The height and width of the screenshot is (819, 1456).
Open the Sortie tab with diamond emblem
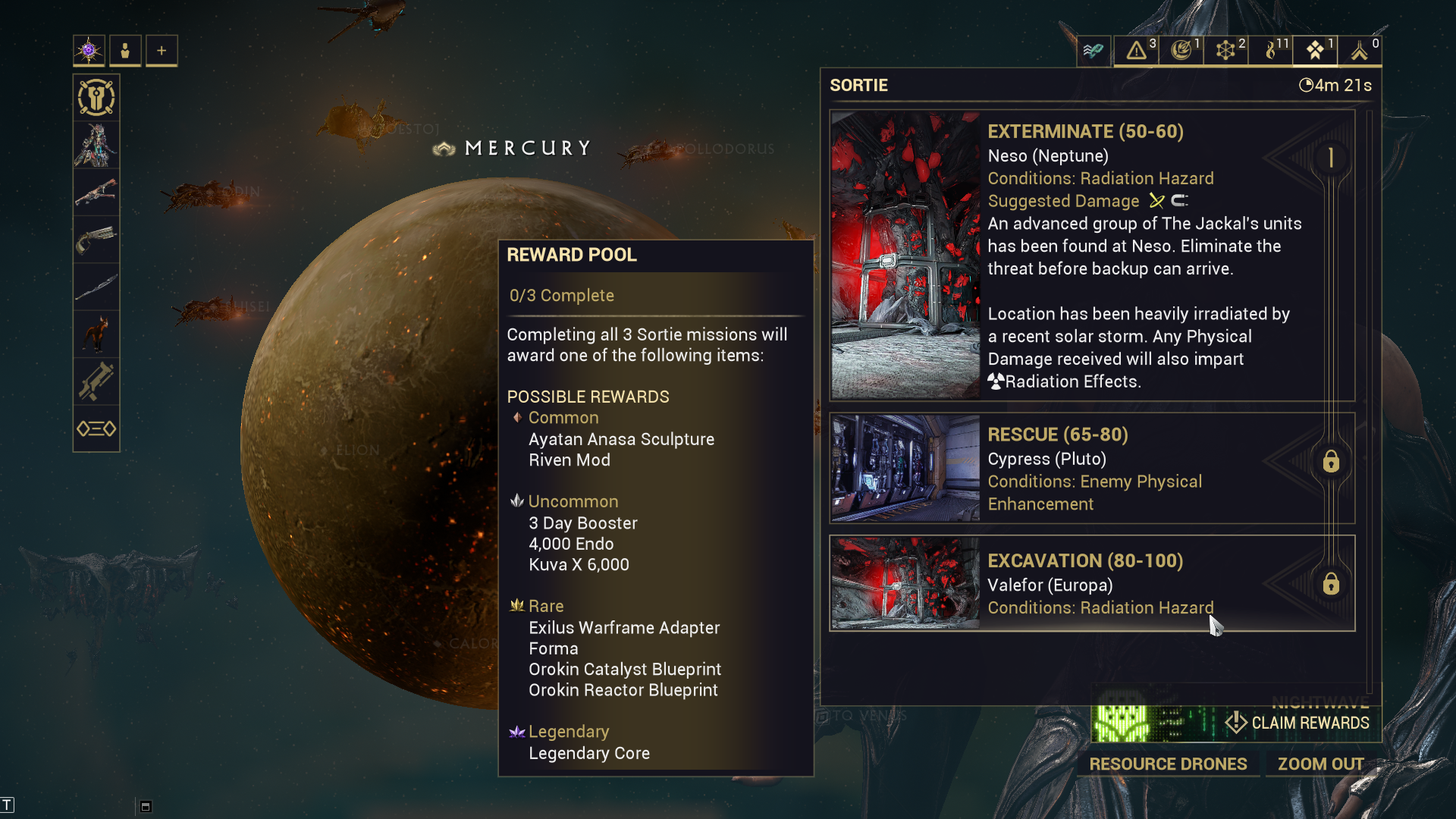(1316, 51)
